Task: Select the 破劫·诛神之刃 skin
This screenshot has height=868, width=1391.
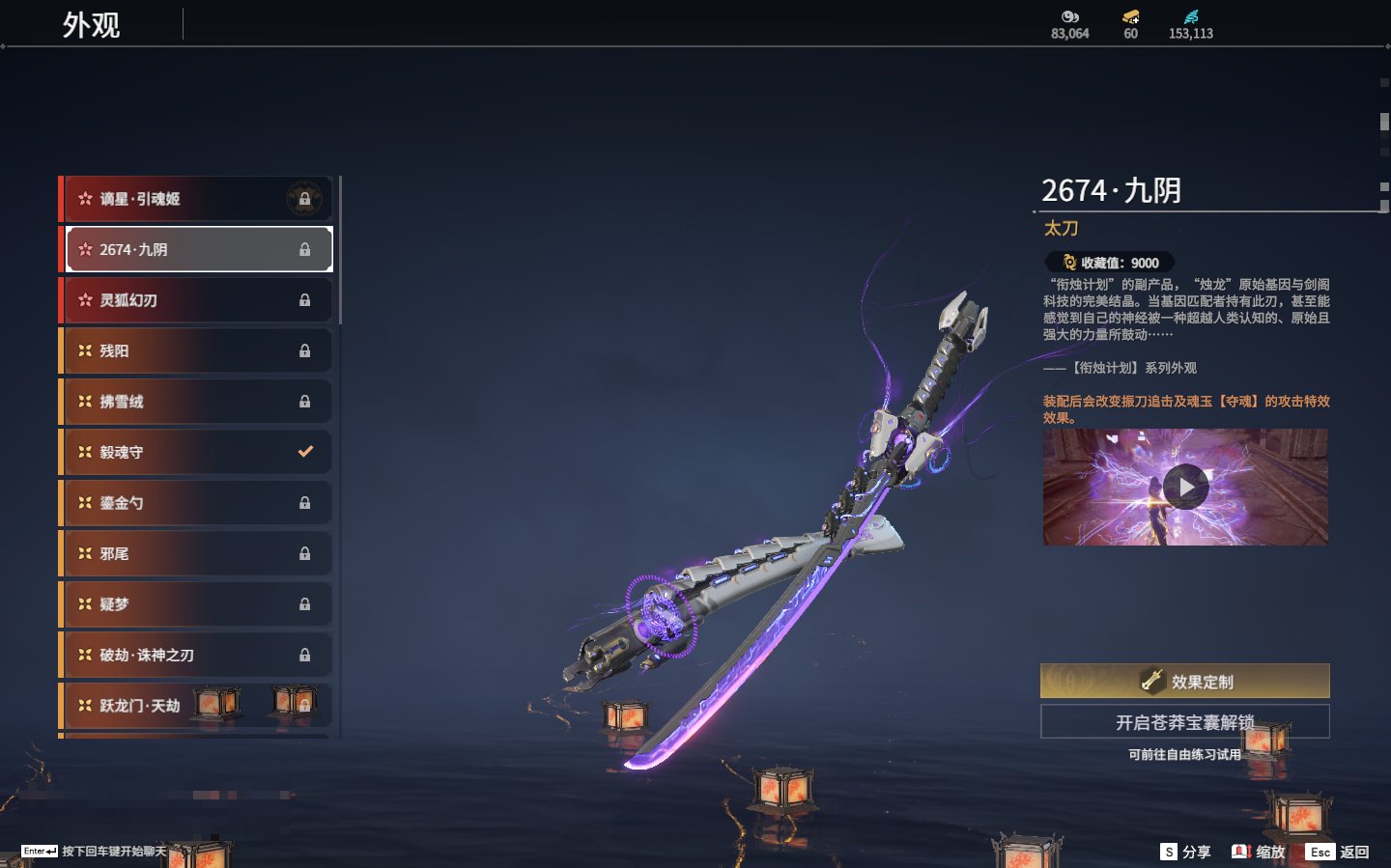Action: [x=197, y=655]
